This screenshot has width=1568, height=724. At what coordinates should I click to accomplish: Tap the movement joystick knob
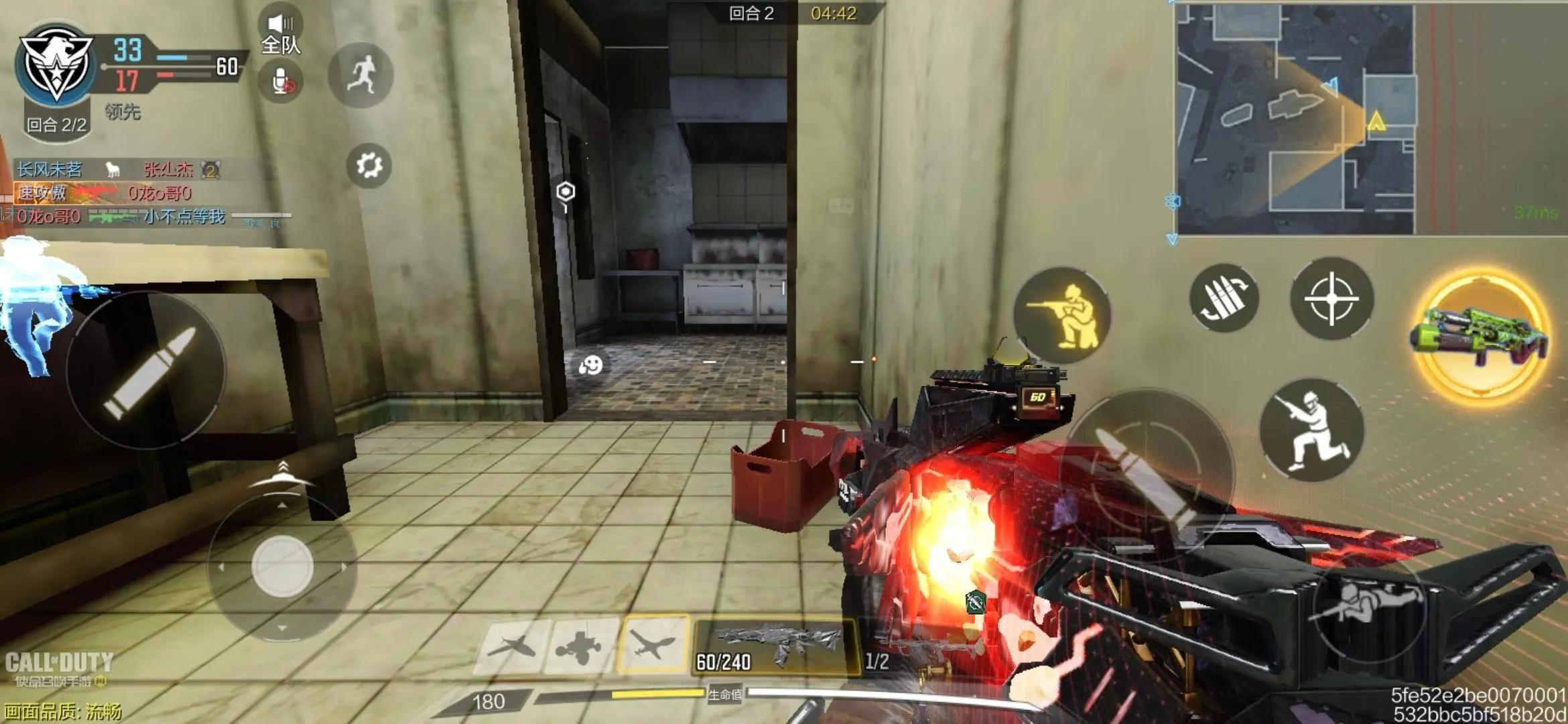pyautogui.click(x=282, y=566)
